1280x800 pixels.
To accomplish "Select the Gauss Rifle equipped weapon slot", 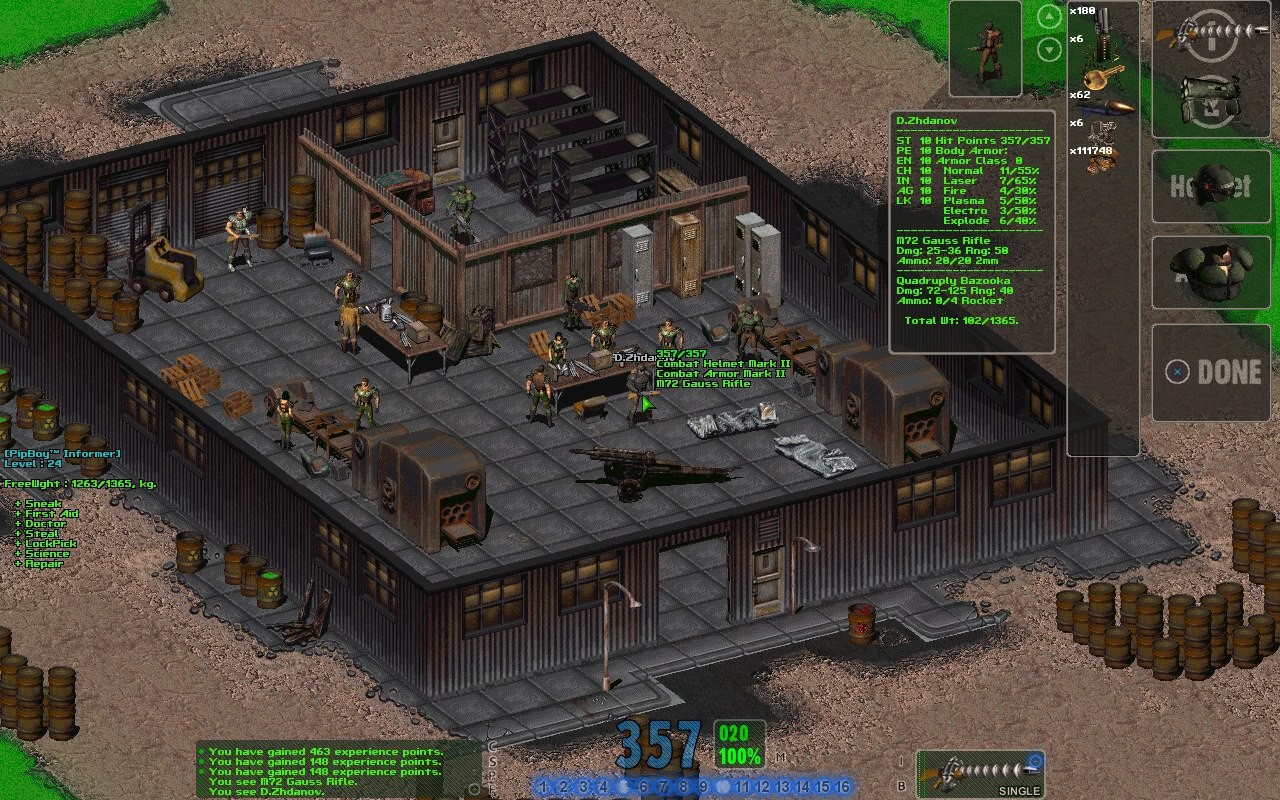I will [1215, 33].
